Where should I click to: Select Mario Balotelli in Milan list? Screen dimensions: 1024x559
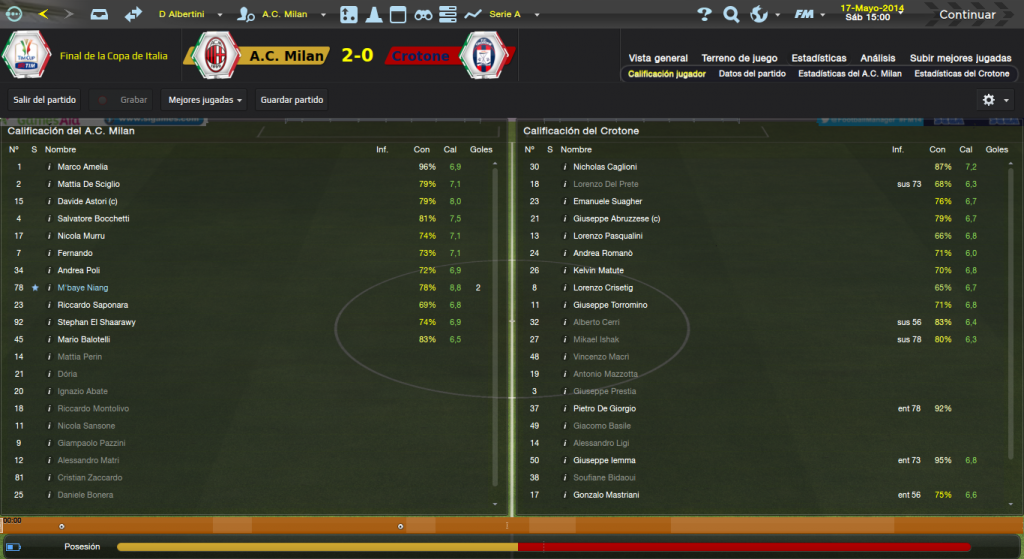click(84, 339)
